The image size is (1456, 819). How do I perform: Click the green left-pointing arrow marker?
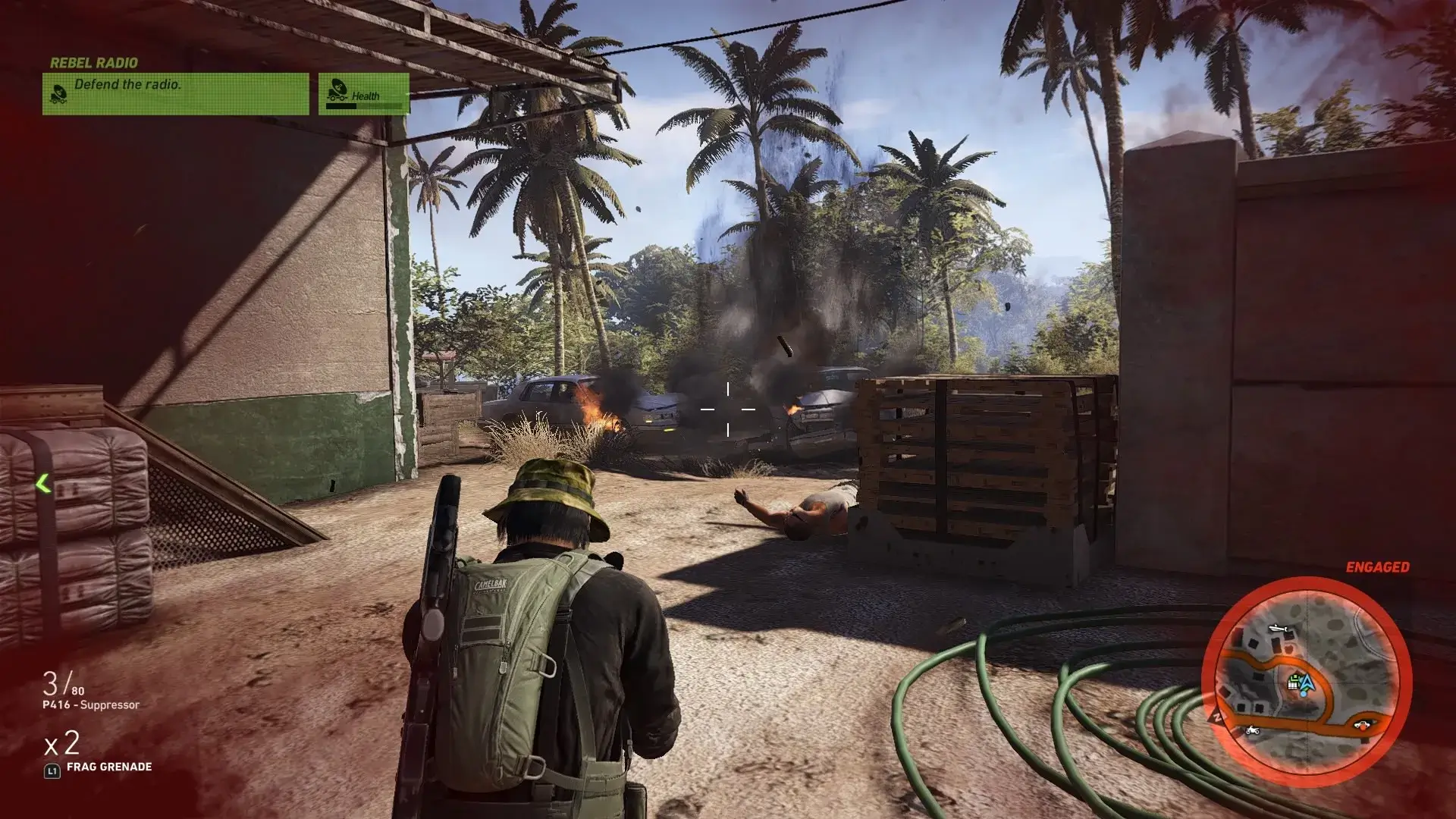[43, 483]
